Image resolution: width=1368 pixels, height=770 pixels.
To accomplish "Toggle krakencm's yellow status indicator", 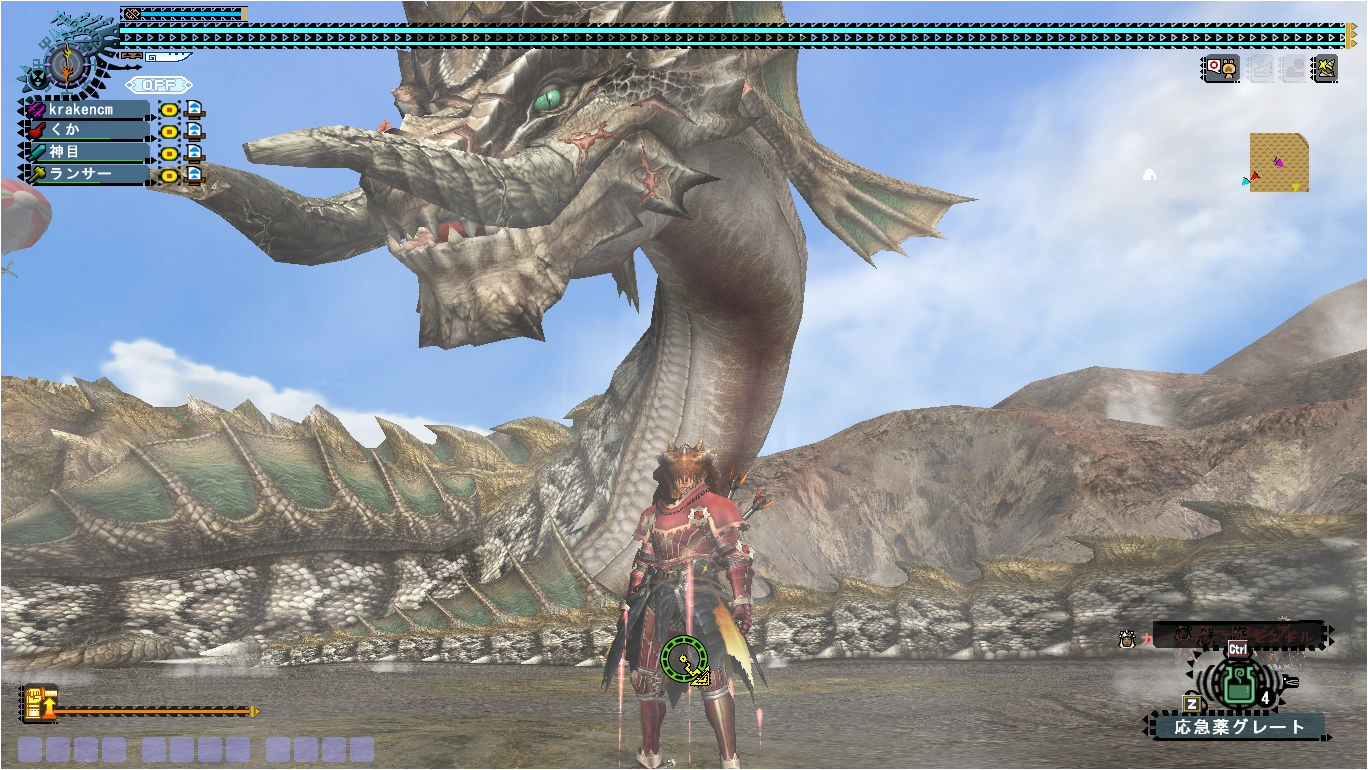I will [x=169, y=110].
